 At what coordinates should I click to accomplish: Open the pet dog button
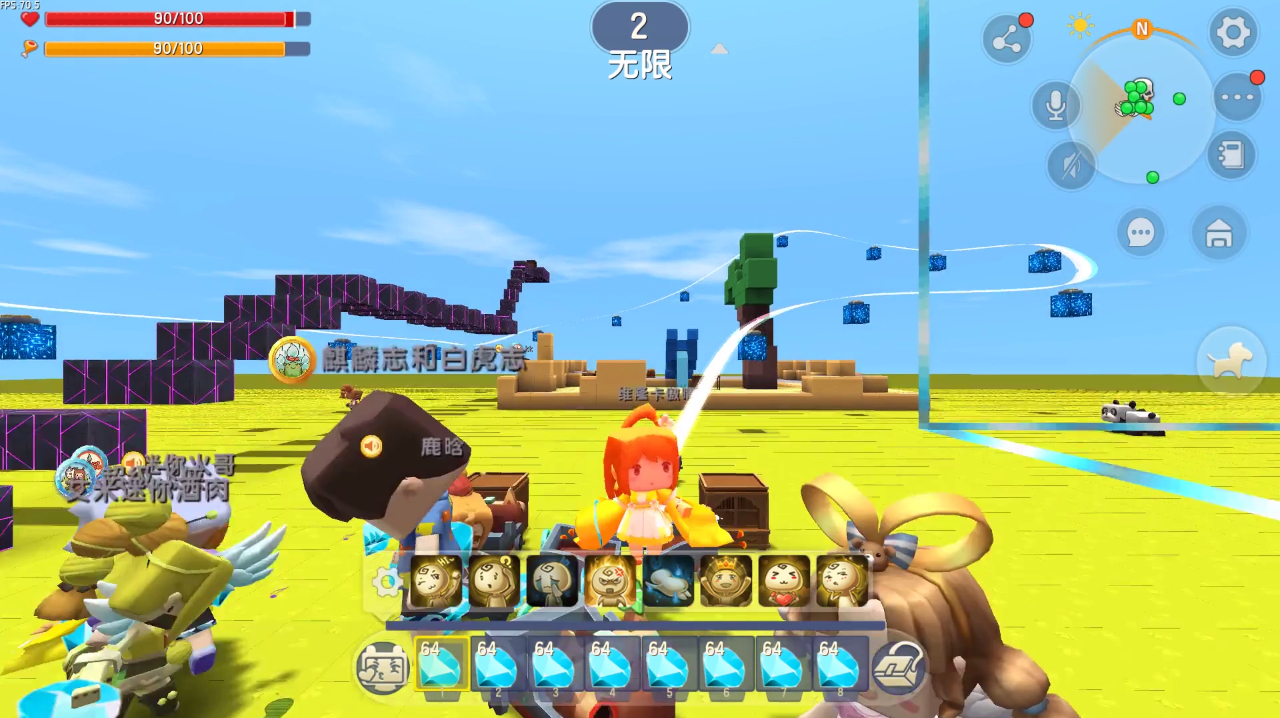(1227, 362)
